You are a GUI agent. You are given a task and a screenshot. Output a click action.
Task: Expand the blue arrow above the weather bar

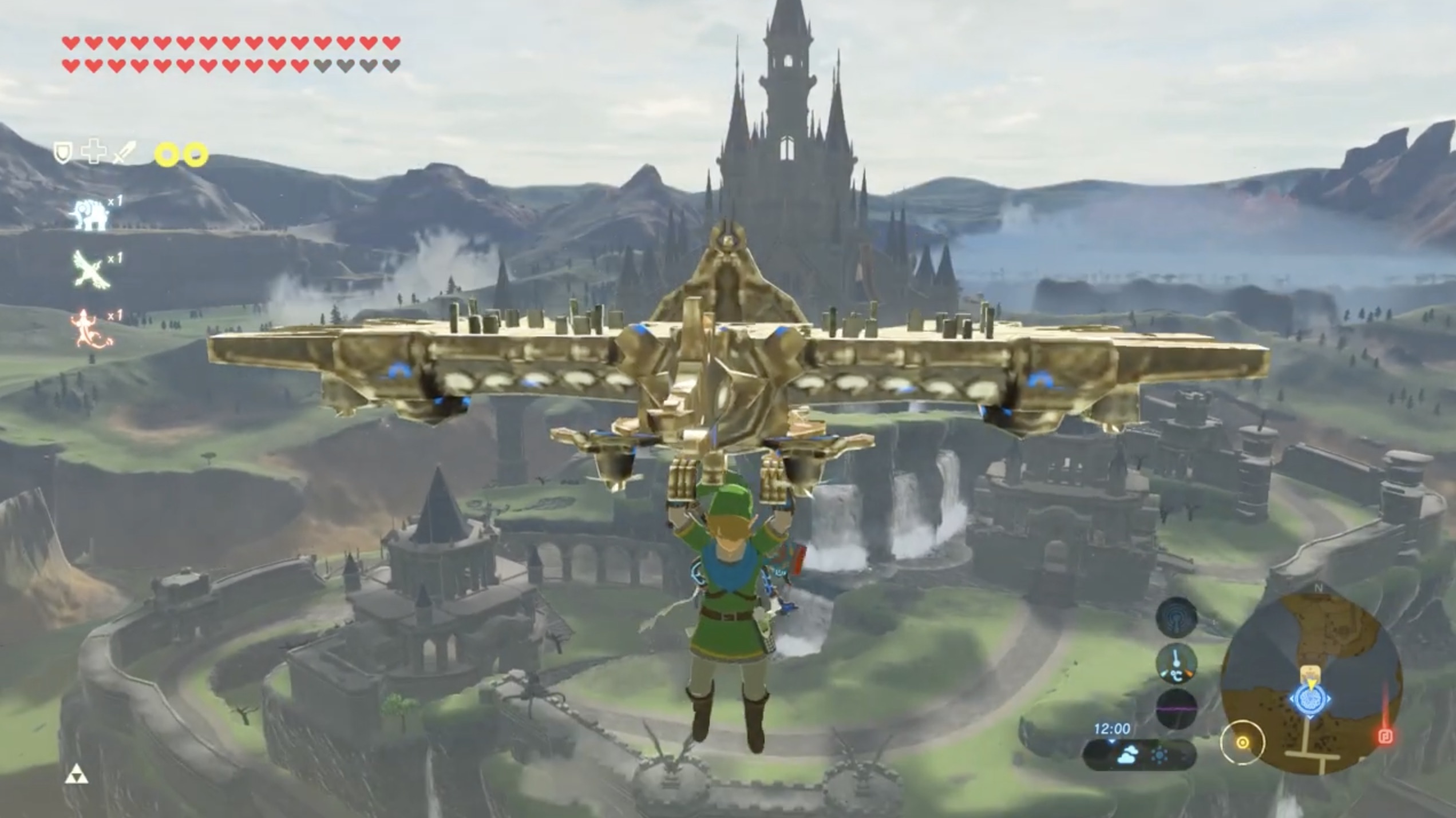tap(1111, 742)
